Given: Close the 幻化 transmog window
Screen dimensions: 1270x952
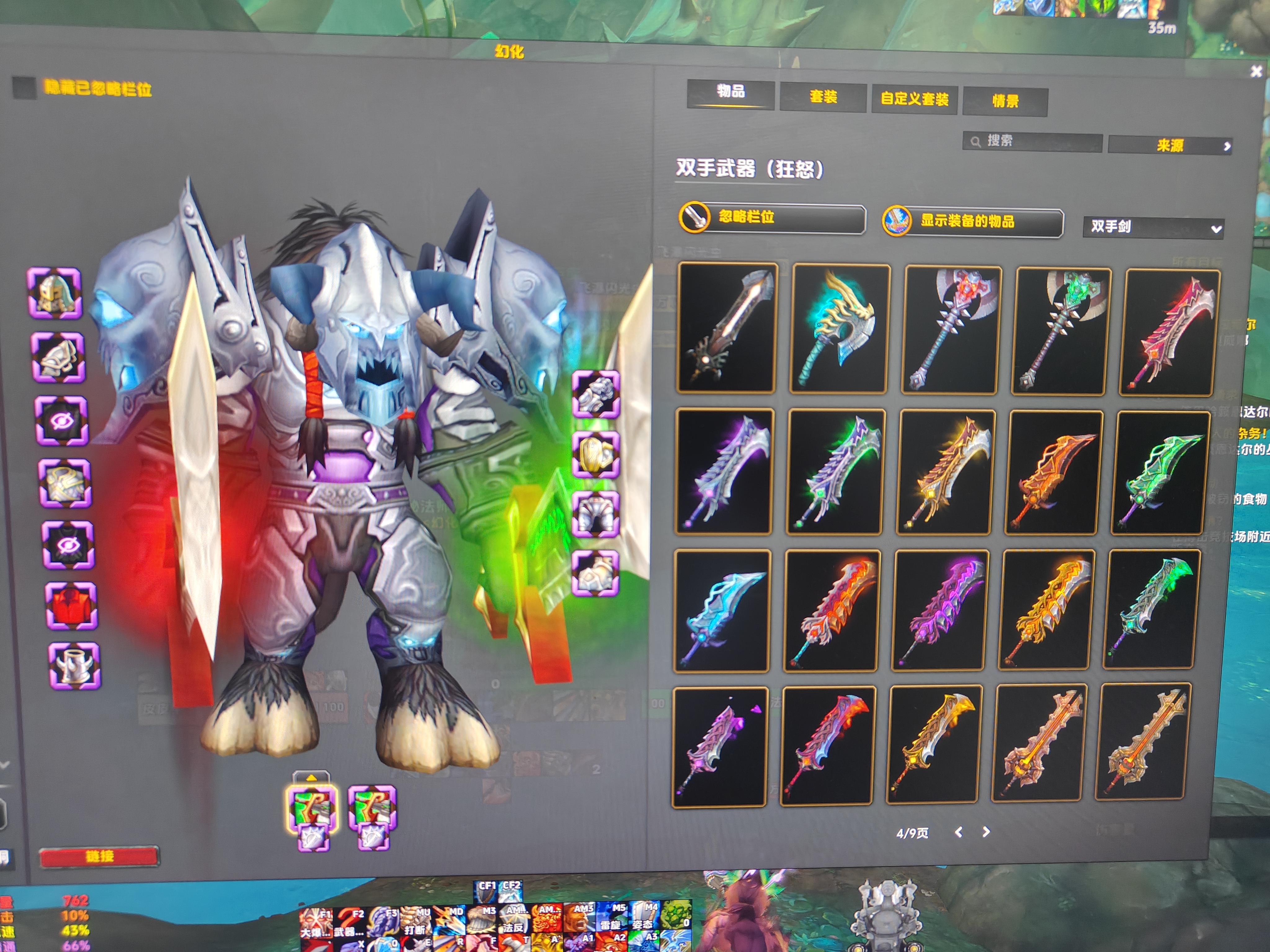Looking at the screenshot, I should tap(1256, 71).
